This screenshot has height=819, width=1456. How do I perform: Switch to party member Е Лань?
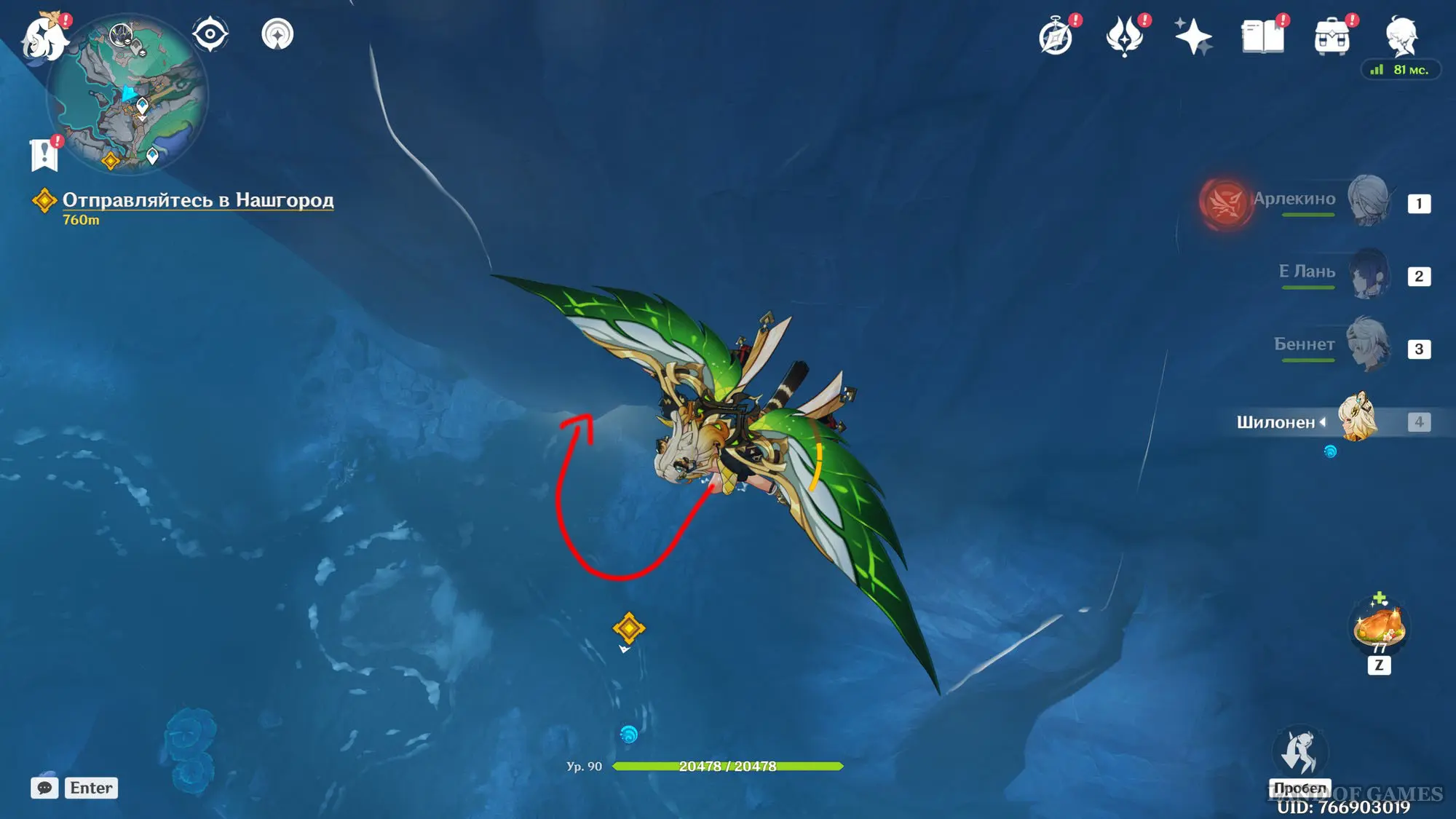1369,274
